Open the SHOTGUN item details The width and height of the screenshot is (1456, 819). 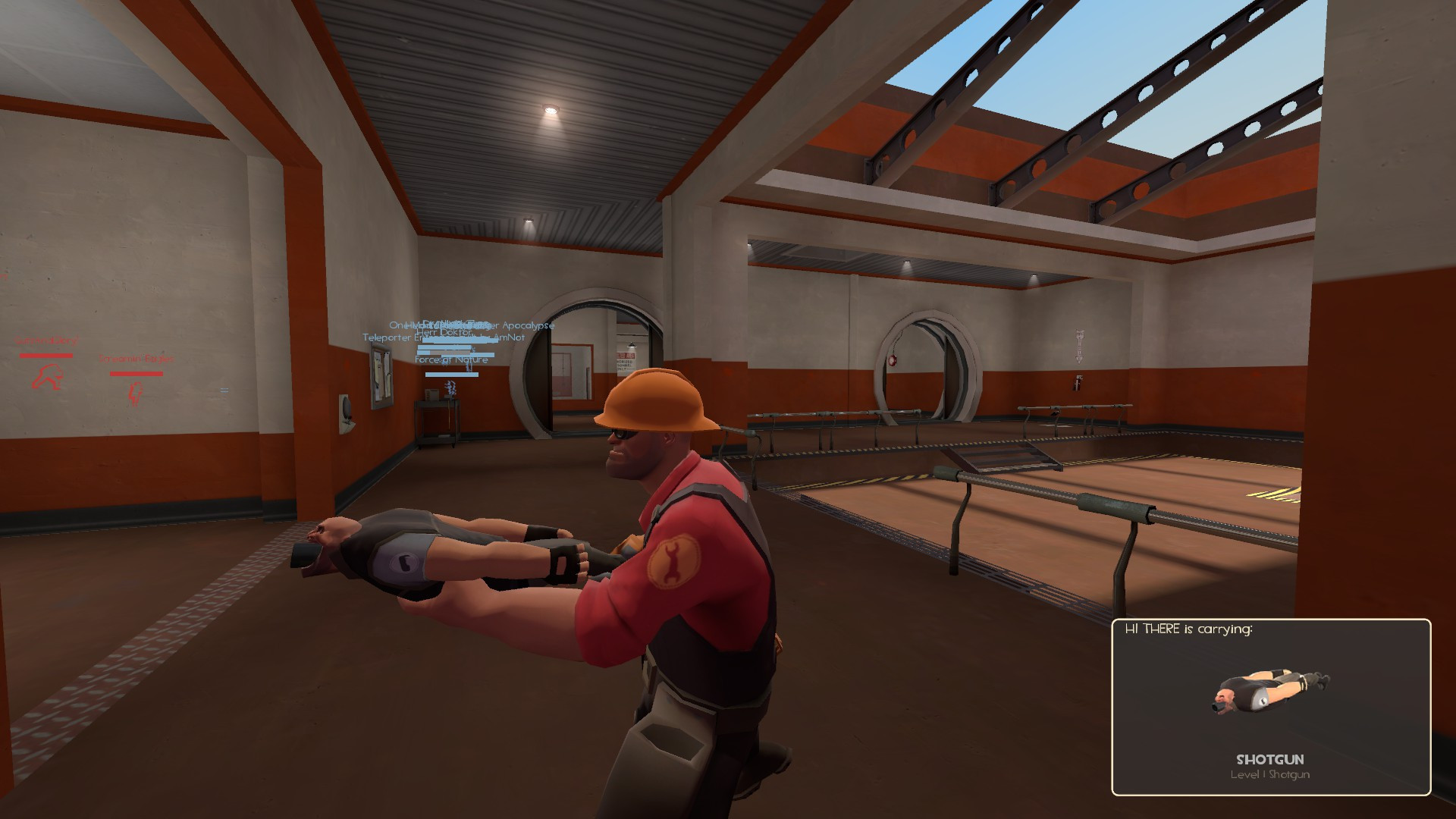[x=1272, y=759]
